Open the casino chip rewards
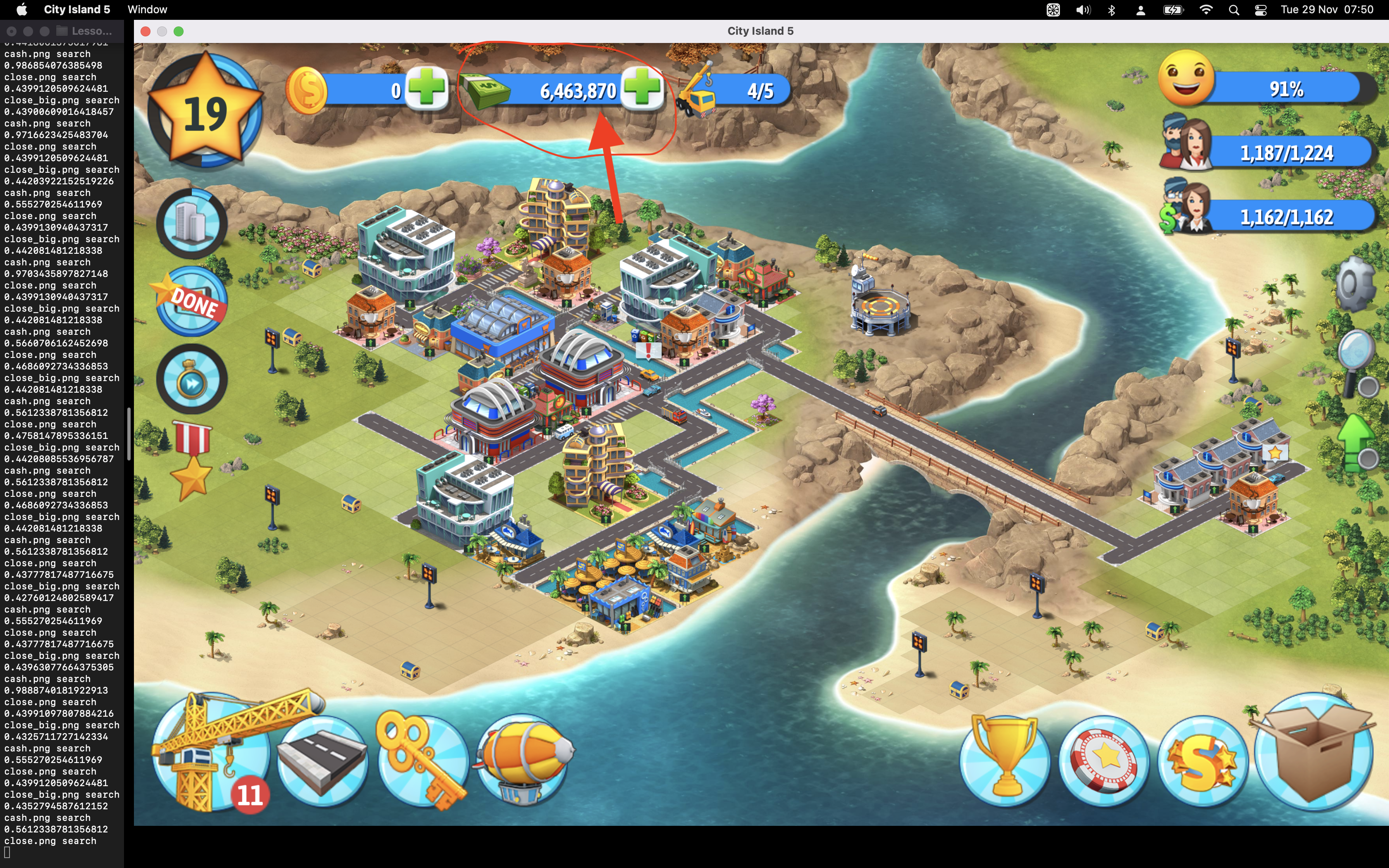1389x868 pixels. [1104, 761]
